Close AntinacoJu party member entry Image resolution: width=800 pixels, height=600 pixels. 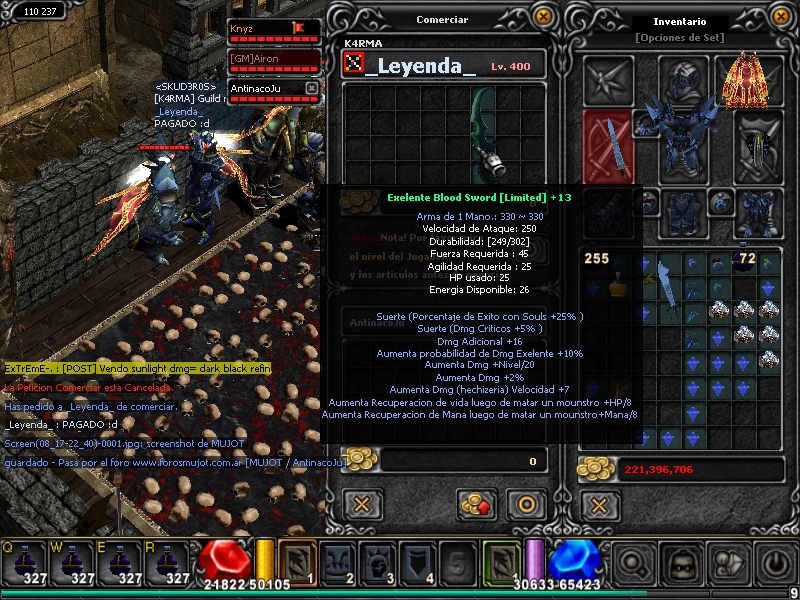point(311,89)
